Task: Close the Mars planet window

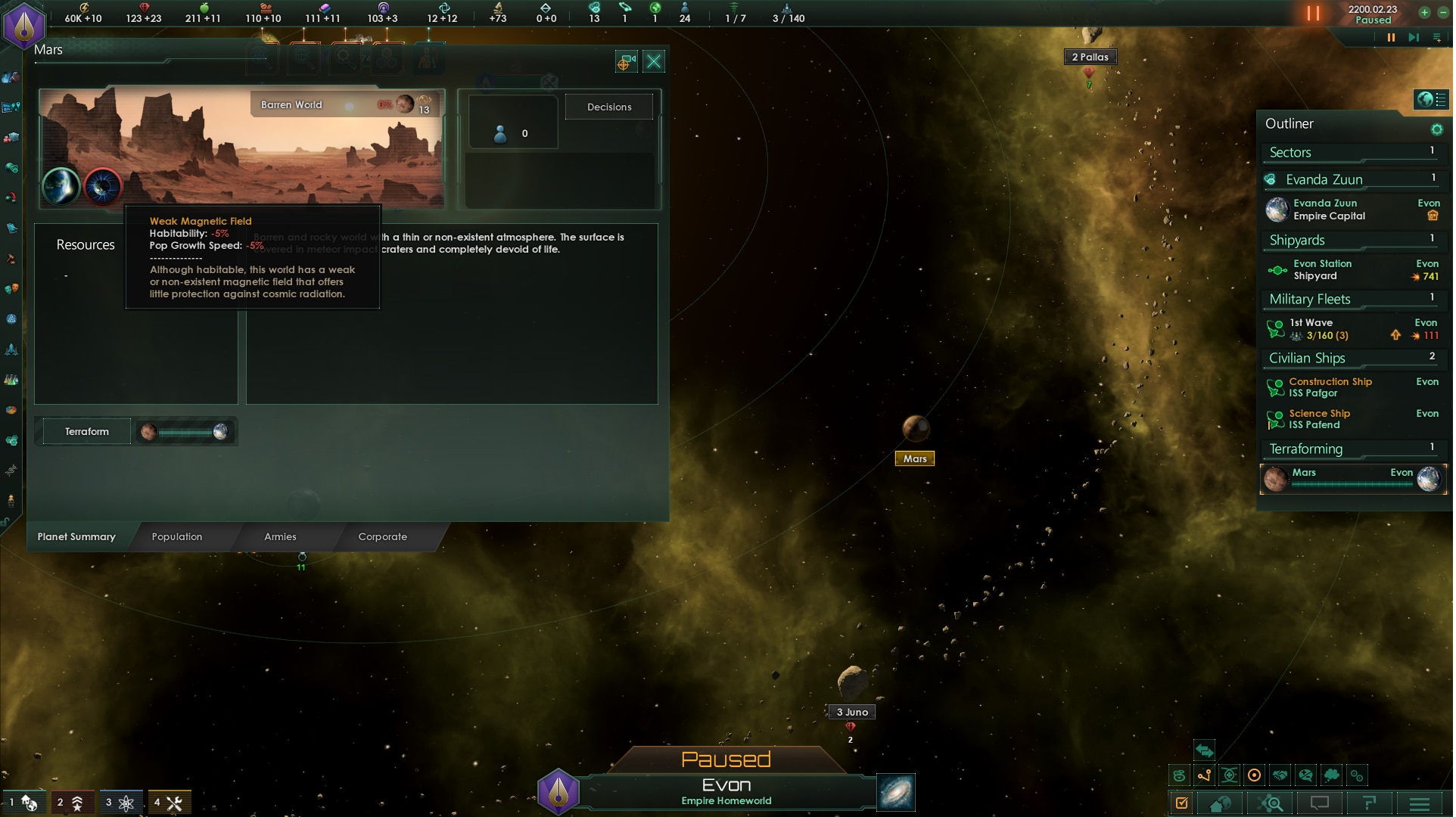Action: 655,62
